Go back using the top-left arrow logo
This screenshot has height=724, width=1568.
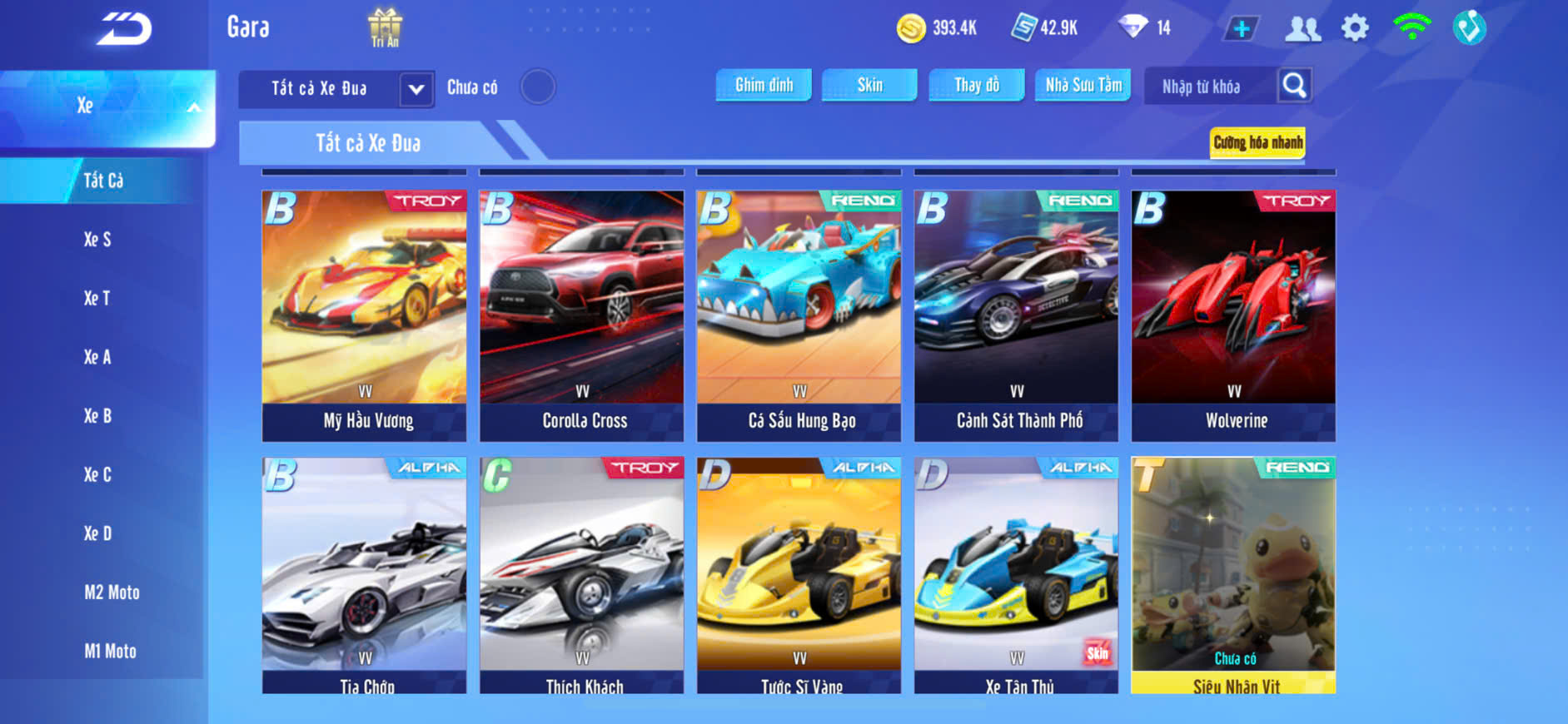[124, 28]
